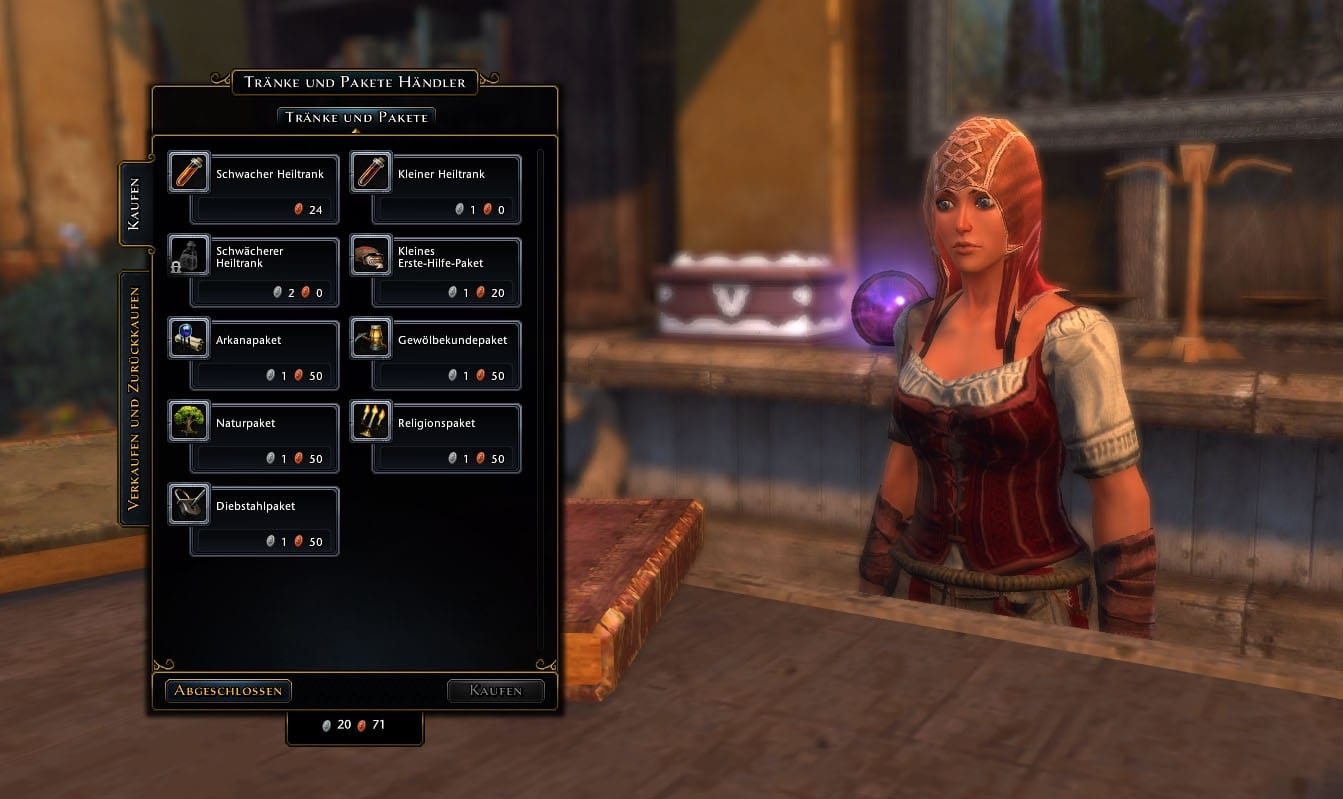Choose the Gewölbekundepaket item
This screenshot has width=1343, height=799.
point(436,355)
